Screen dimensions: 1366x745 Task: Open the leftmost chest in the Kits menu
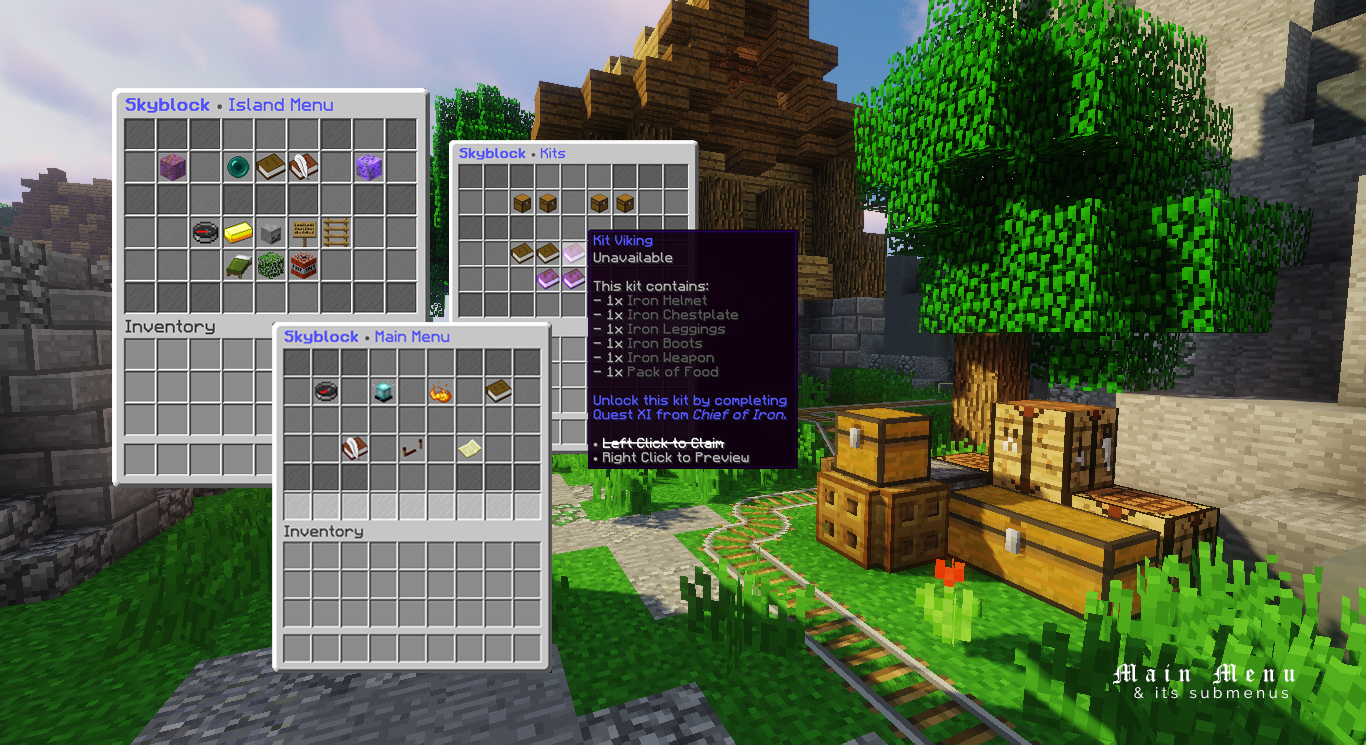[x=522, y=203]
